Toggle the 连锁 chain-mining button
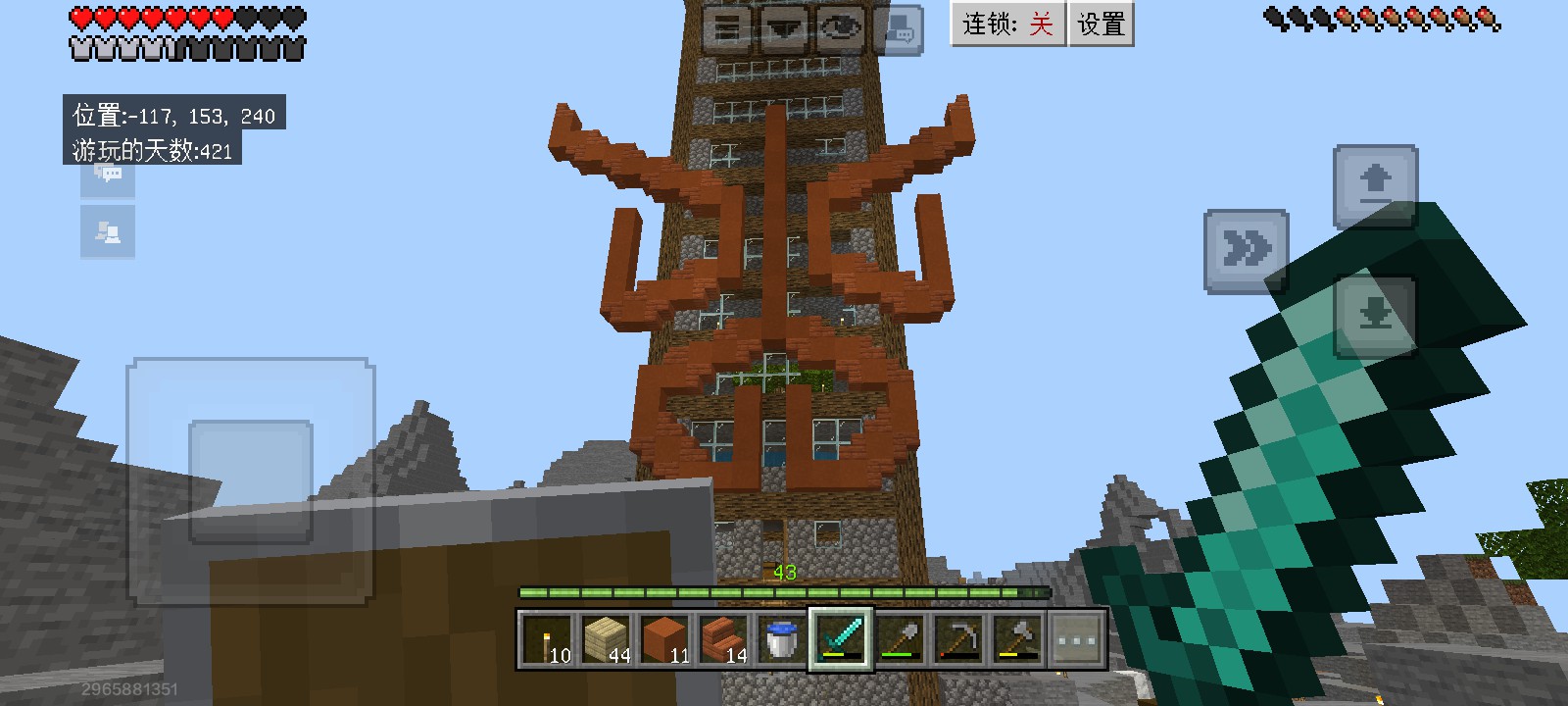Viewport: 1568px width, 706px height. (x=1007, y=24)
